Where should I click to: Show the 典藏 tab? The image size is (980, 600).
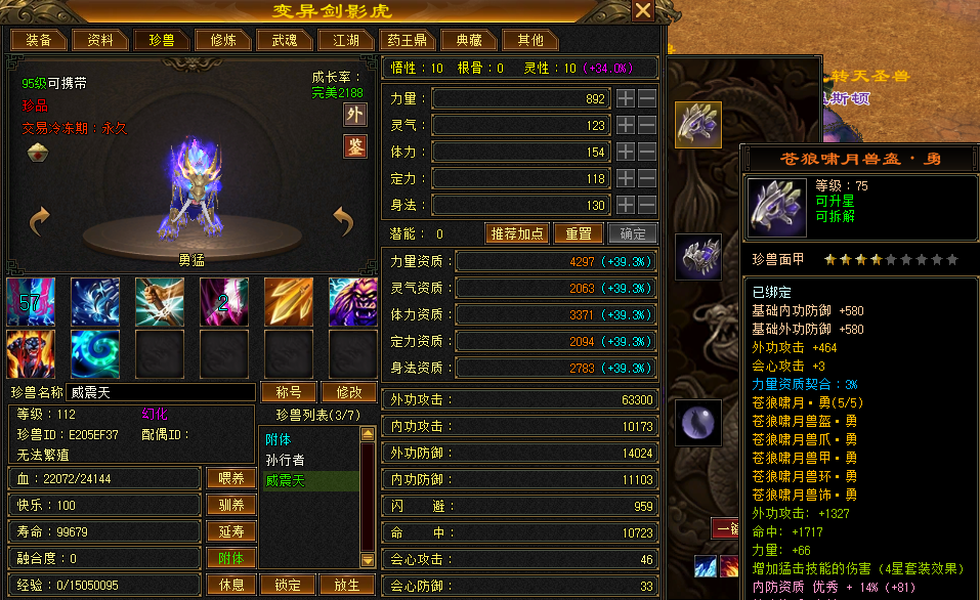click(x=468, y=40)
